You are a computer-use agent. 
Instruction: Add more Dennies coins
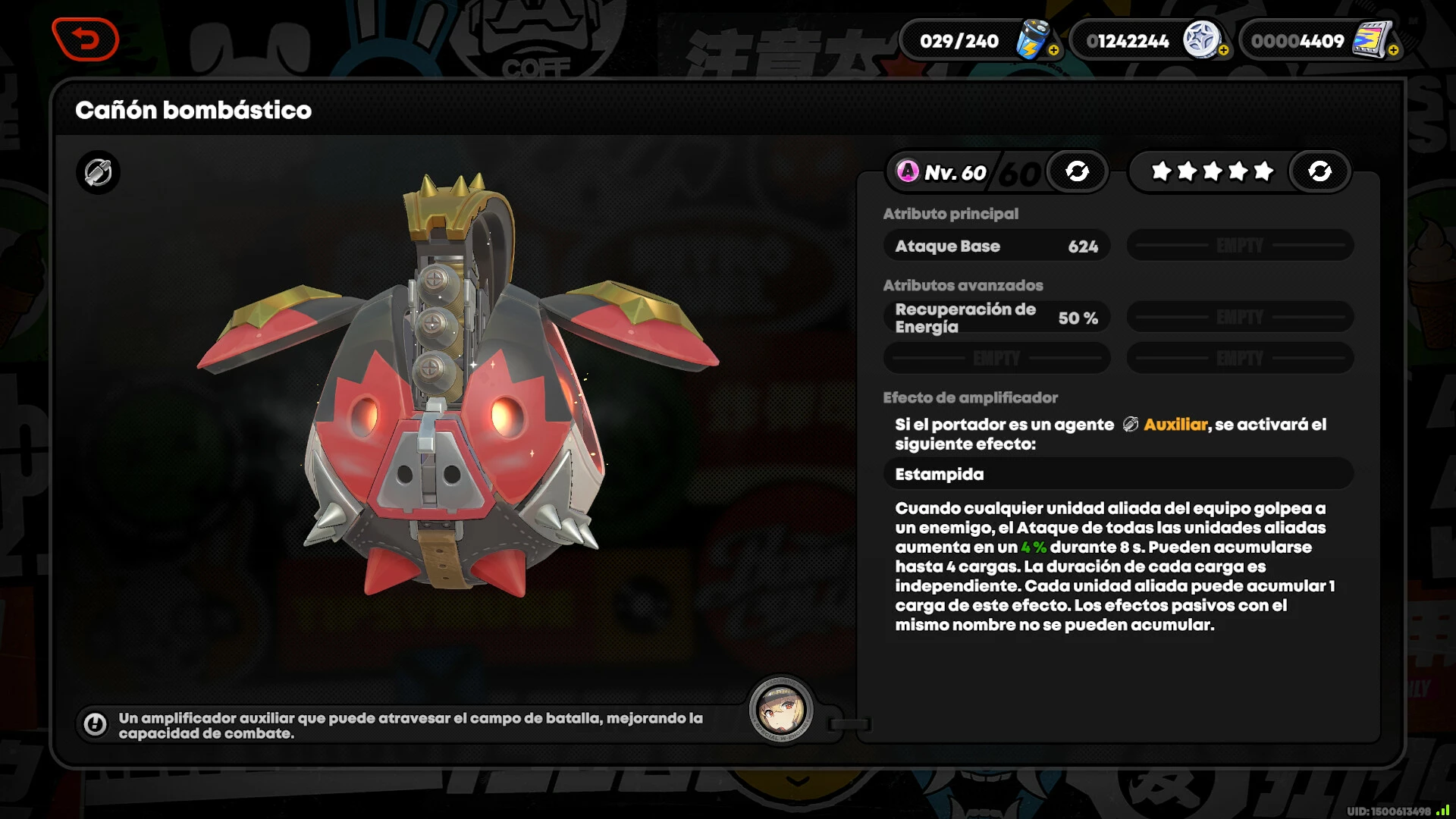click(1223, 51)
